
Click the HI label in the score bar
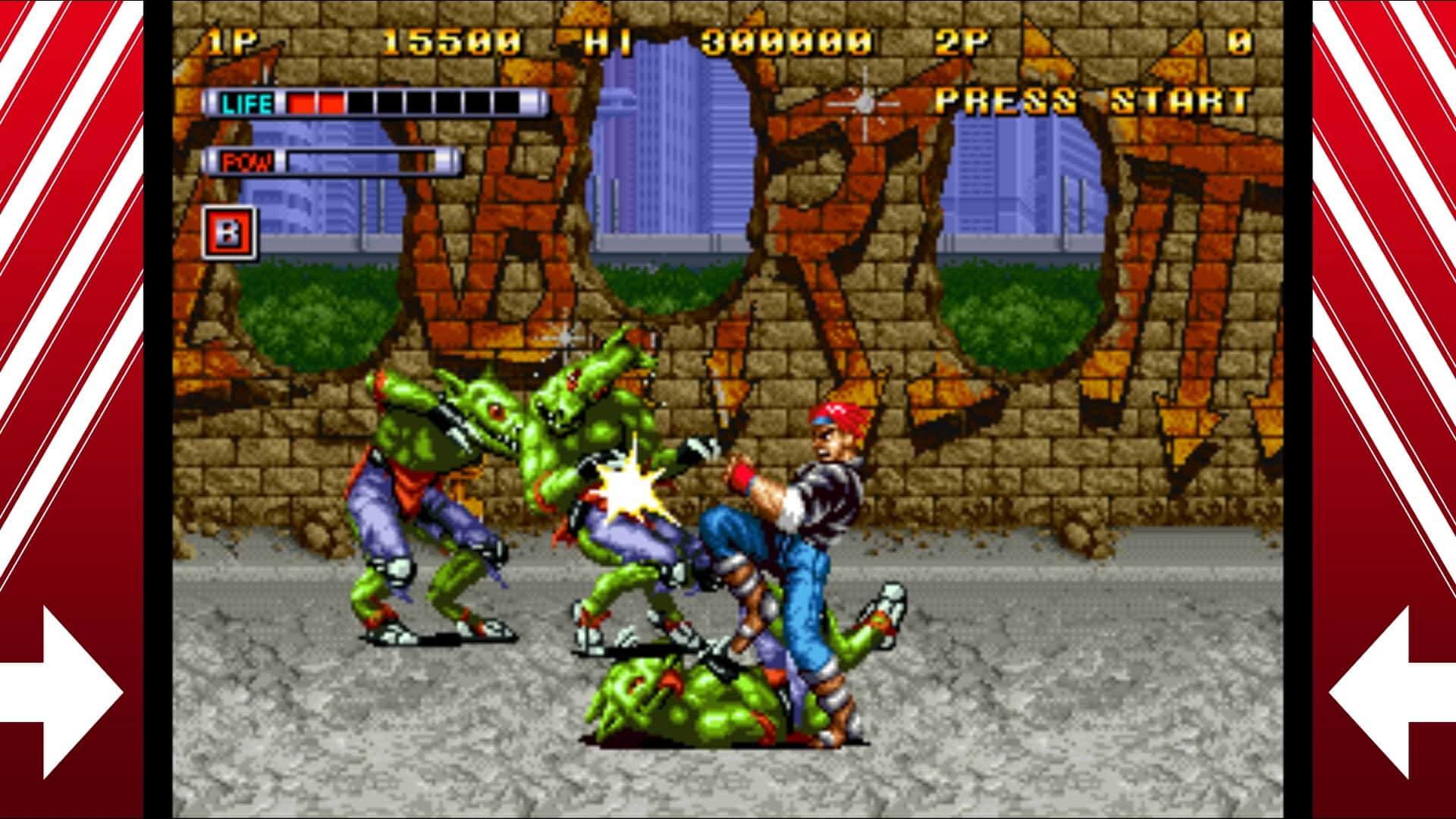point(608,40)
